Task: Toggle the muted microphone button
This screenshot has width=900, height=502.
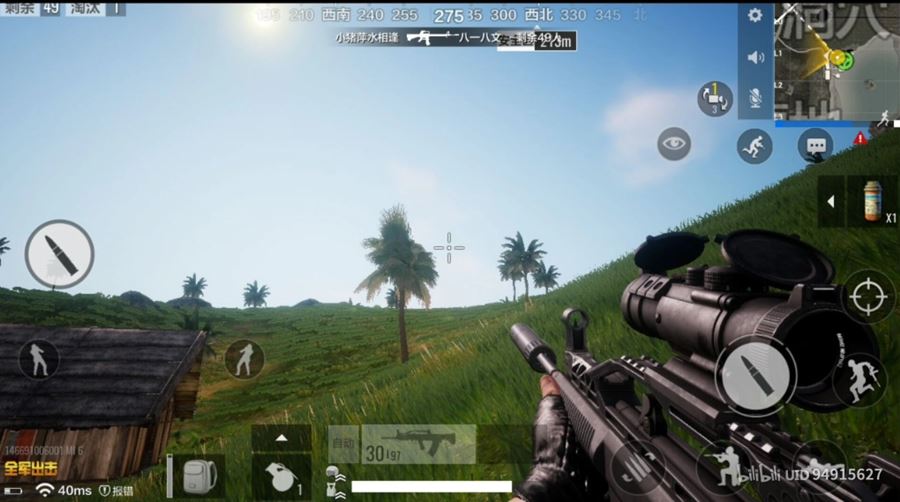Action: [x=755, y=97]
